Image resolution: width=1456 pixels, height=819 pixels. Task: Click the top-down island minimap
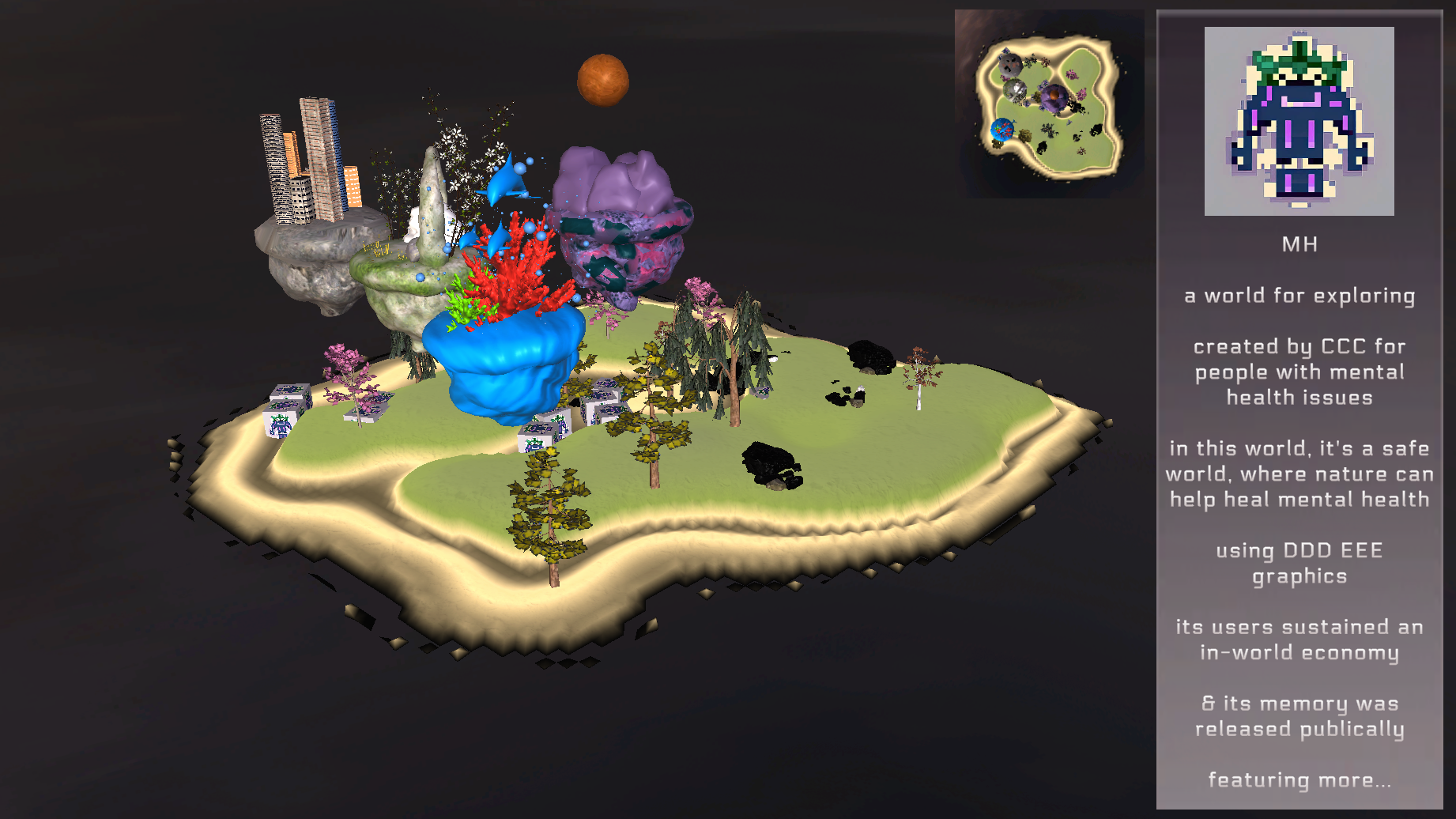[1049, 104]
